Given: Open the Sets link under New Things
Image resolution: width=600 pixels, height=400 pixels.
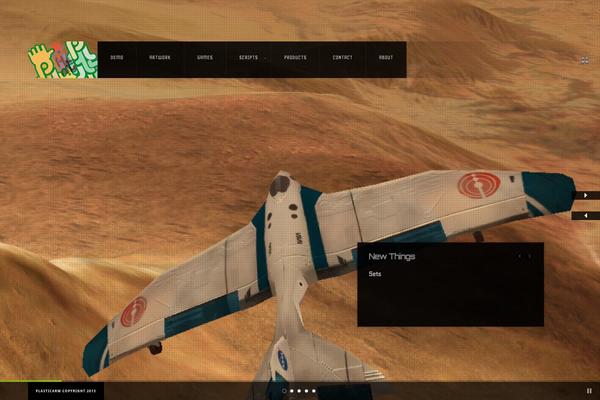Looking at the screenshot, I should pos(375,273).
